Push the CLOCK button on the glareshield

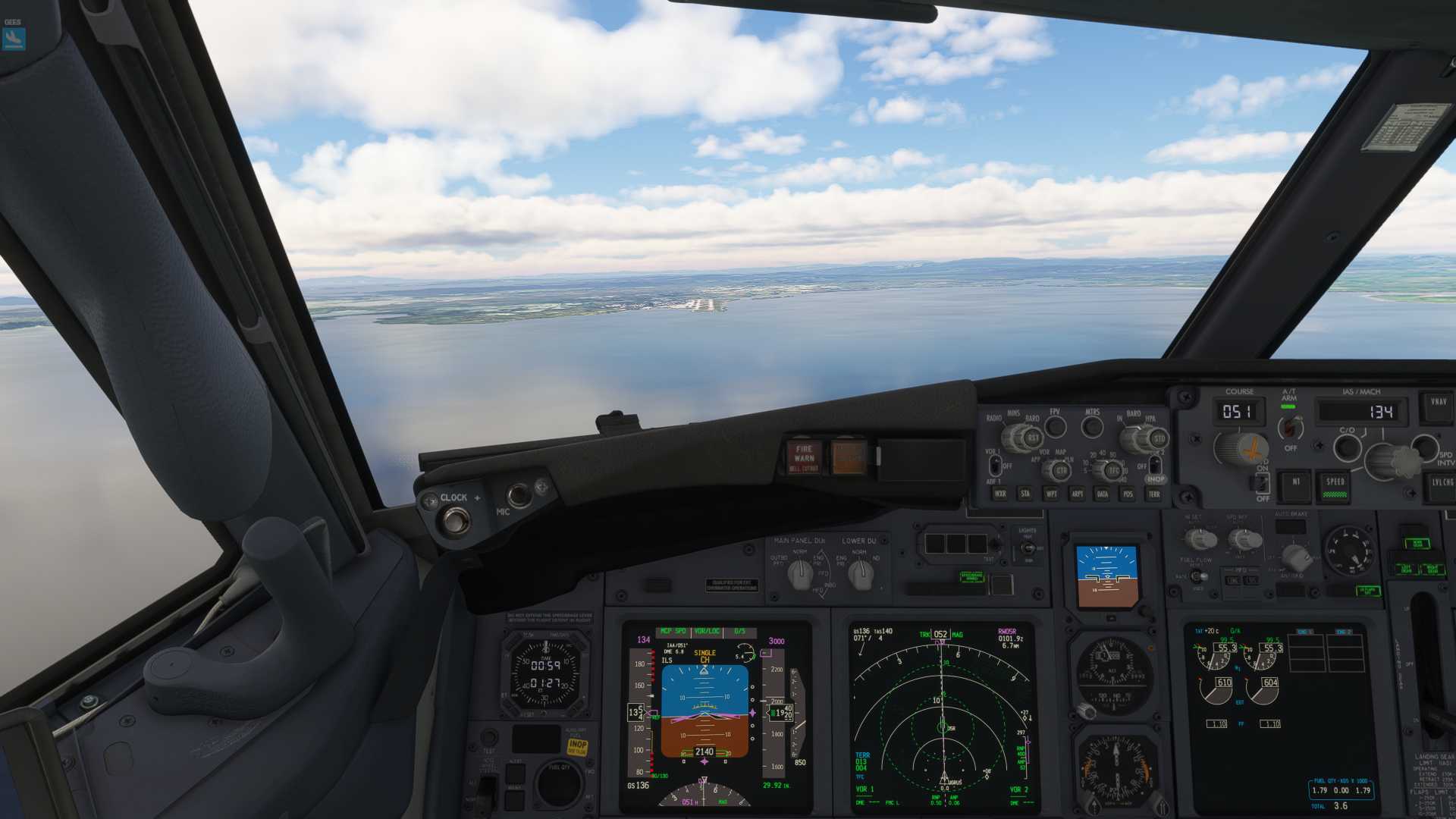pos(456,520)
